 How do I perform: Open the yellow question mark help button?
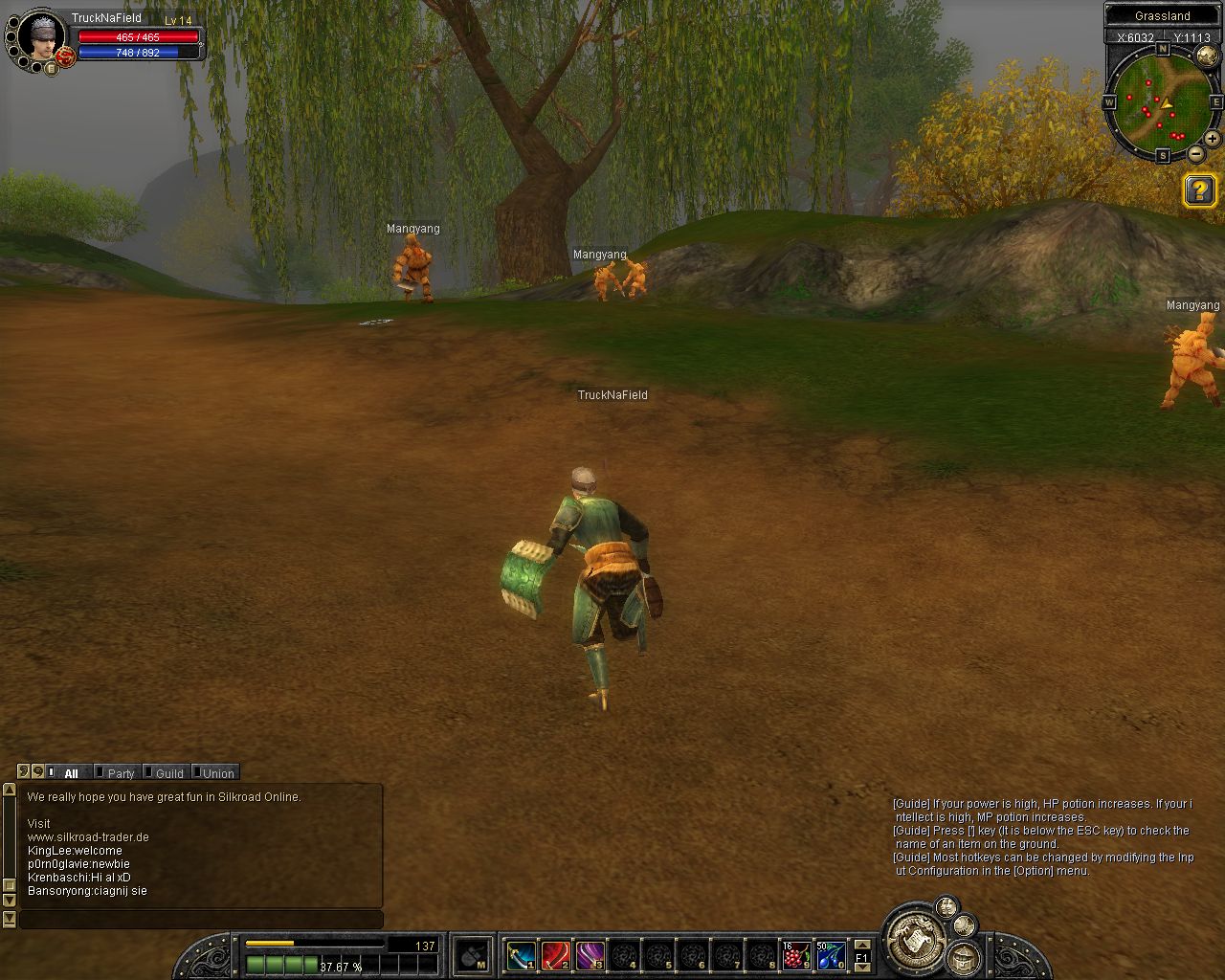[1199, 190]
